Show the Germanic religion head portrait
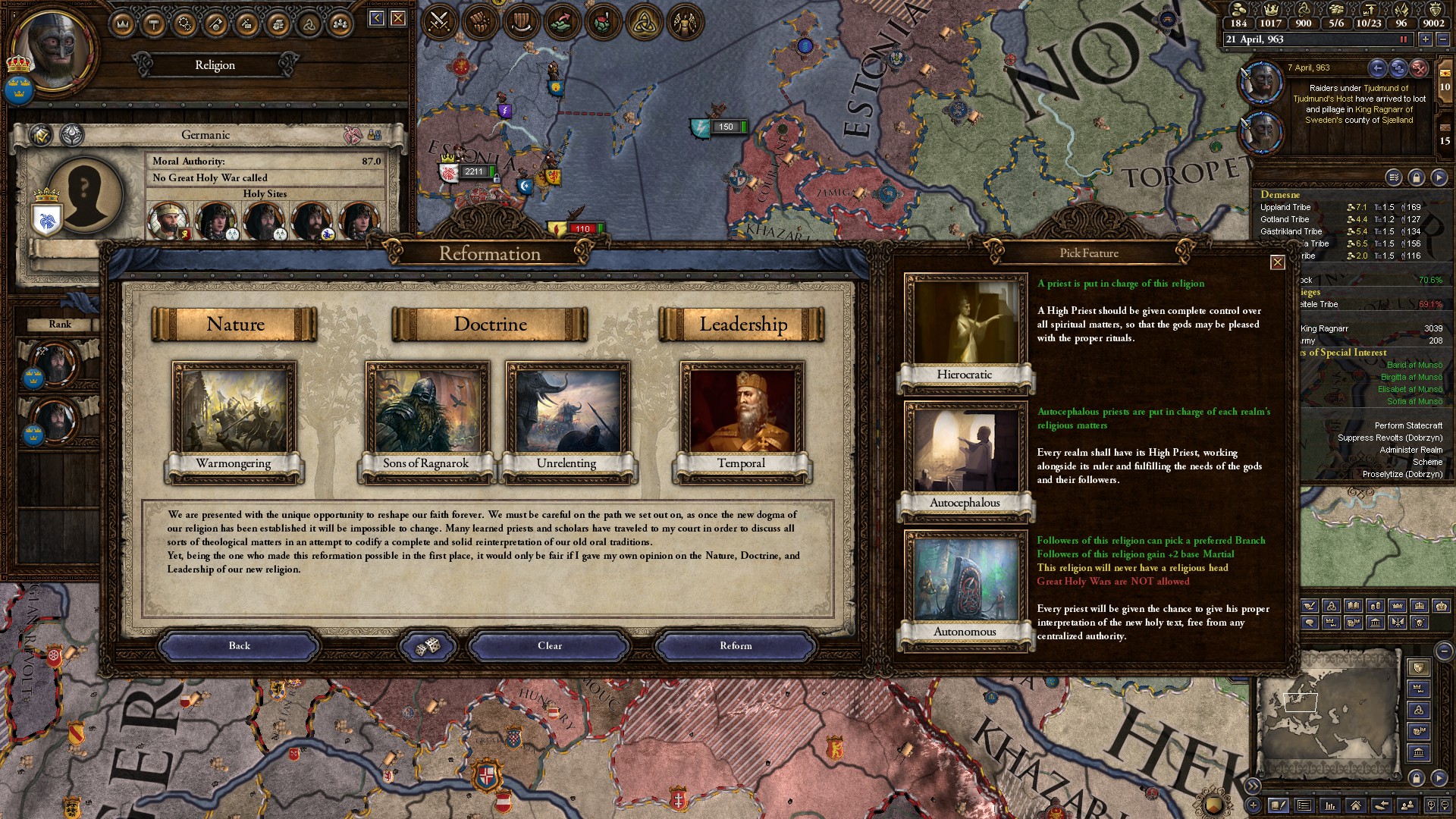1456x819 pixels. 83,194
